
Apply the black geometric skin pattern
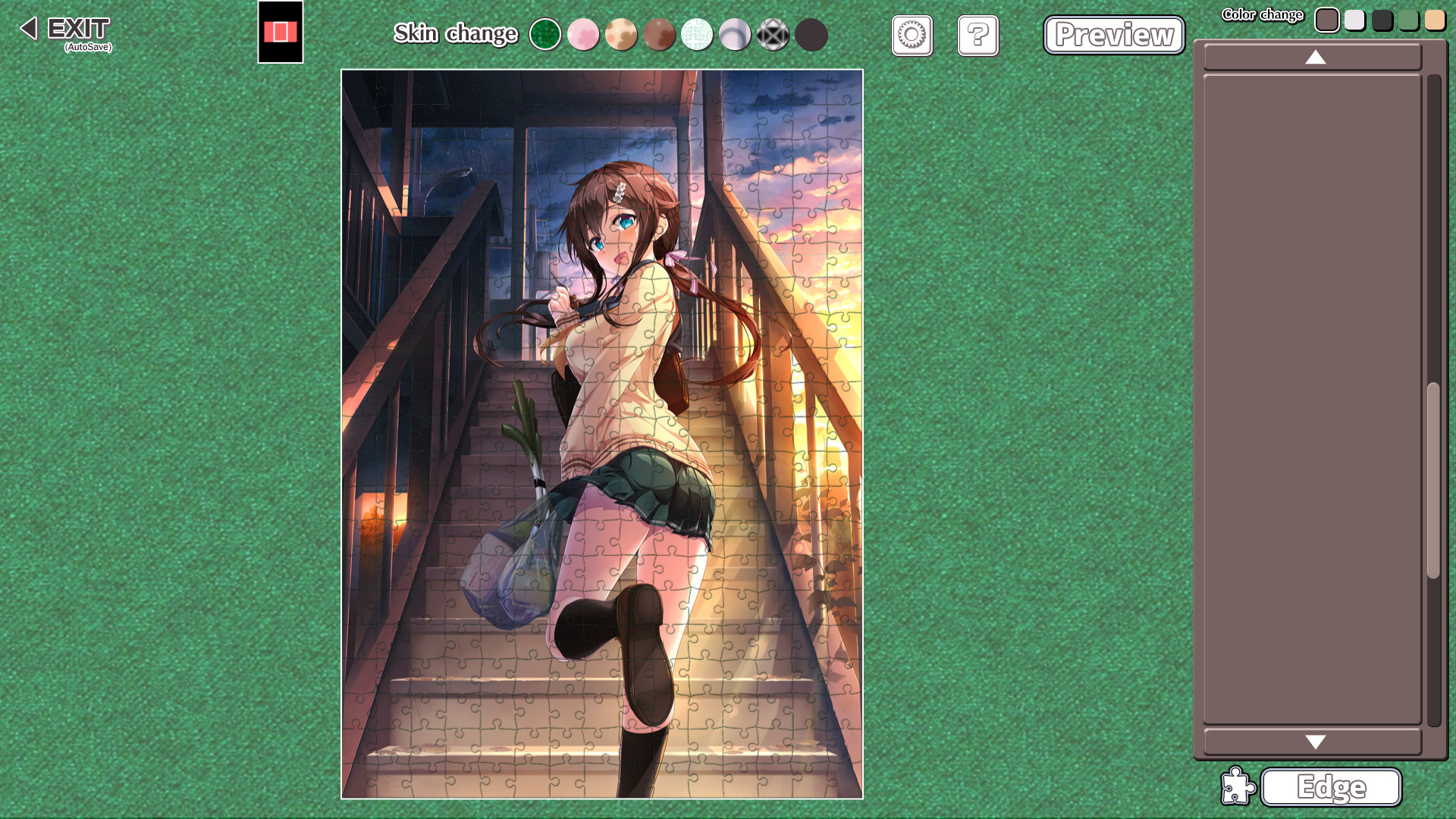pyautogui.click(x=773, y=35)
